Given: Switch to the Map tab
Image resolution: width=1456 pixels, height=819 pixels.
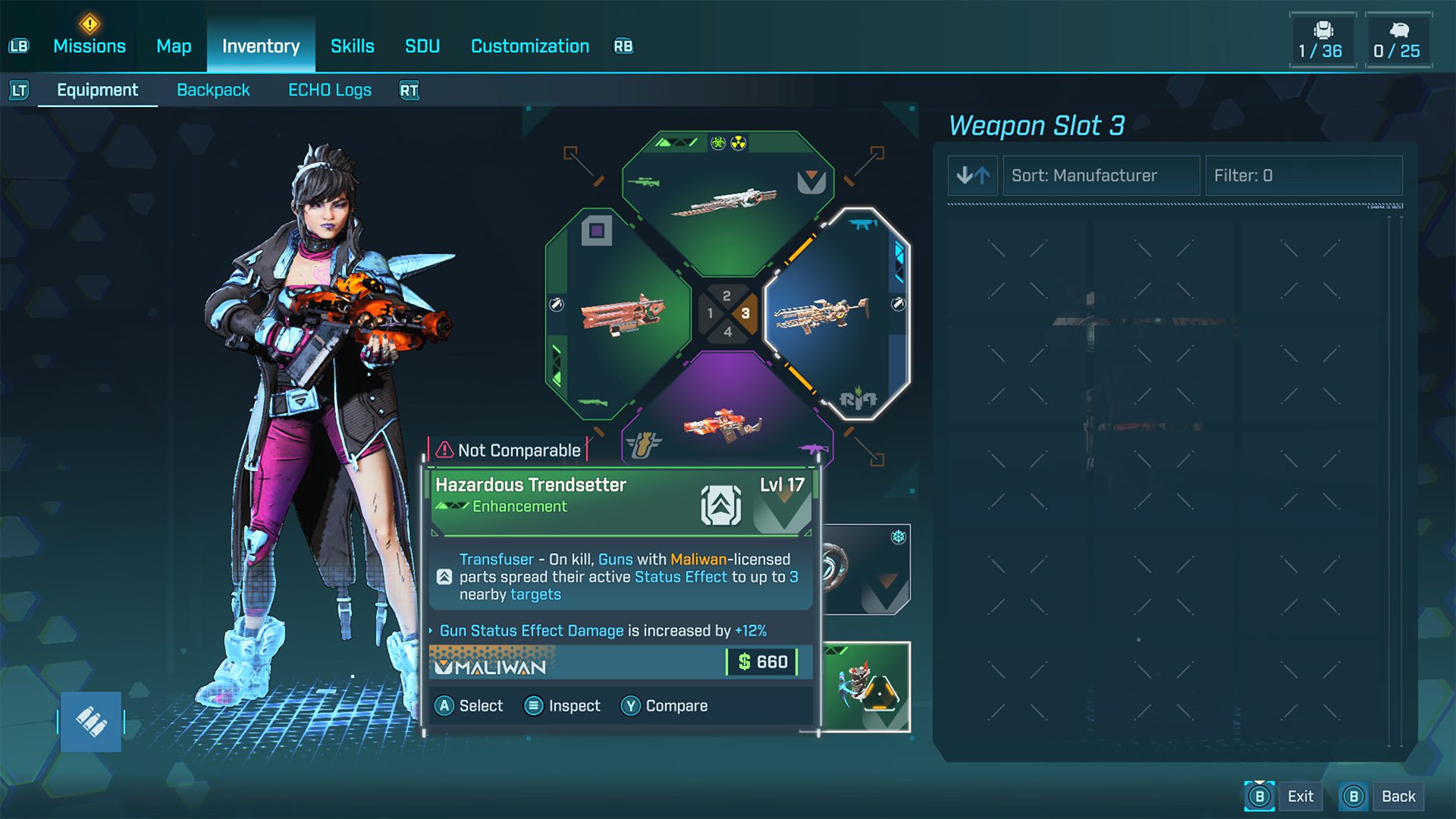Looking at the screenshot, I should click(x=174, y=46).
